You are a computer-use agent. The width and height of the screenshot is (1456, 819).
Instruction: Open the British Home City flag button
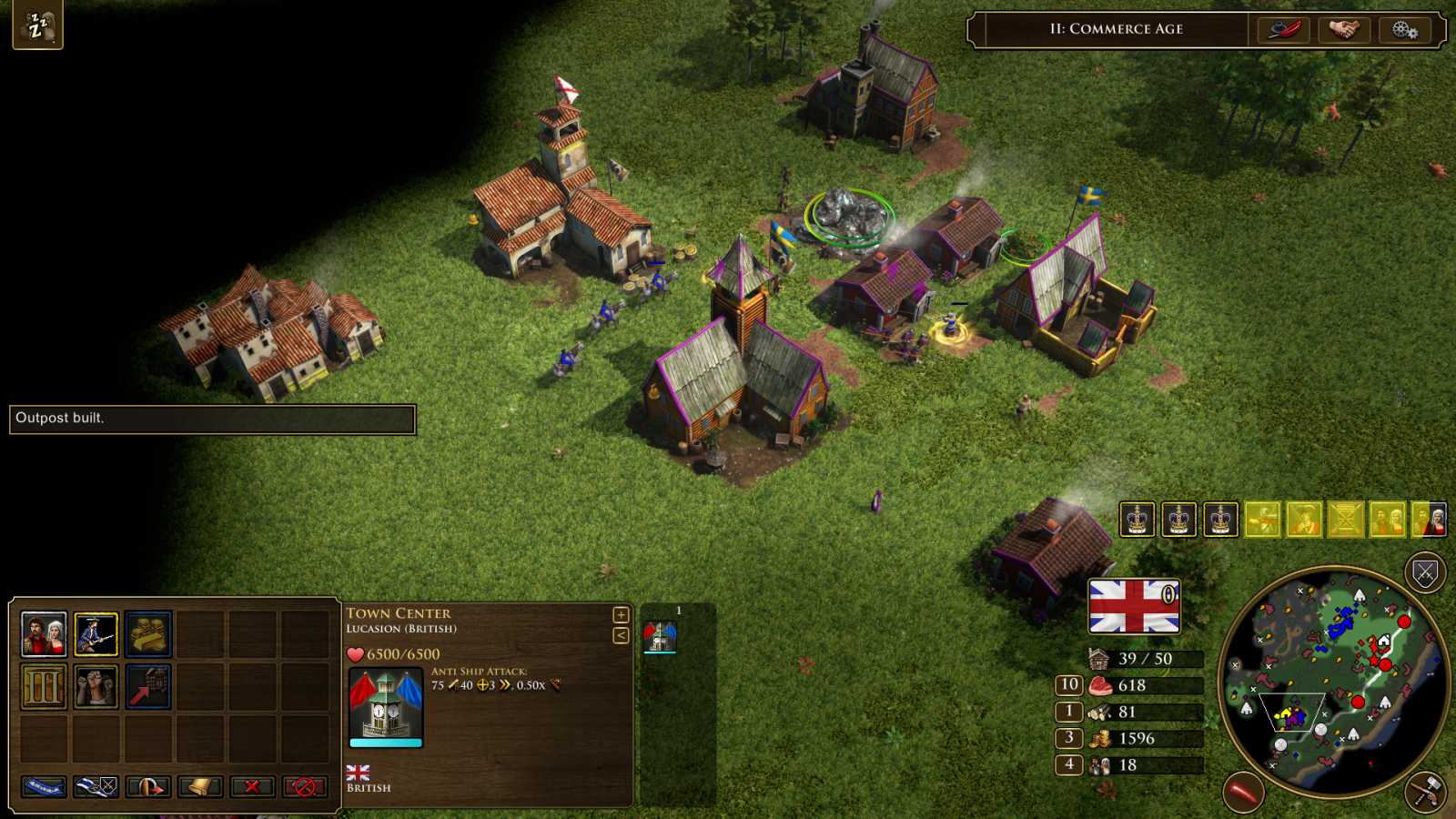[1133, 605]
